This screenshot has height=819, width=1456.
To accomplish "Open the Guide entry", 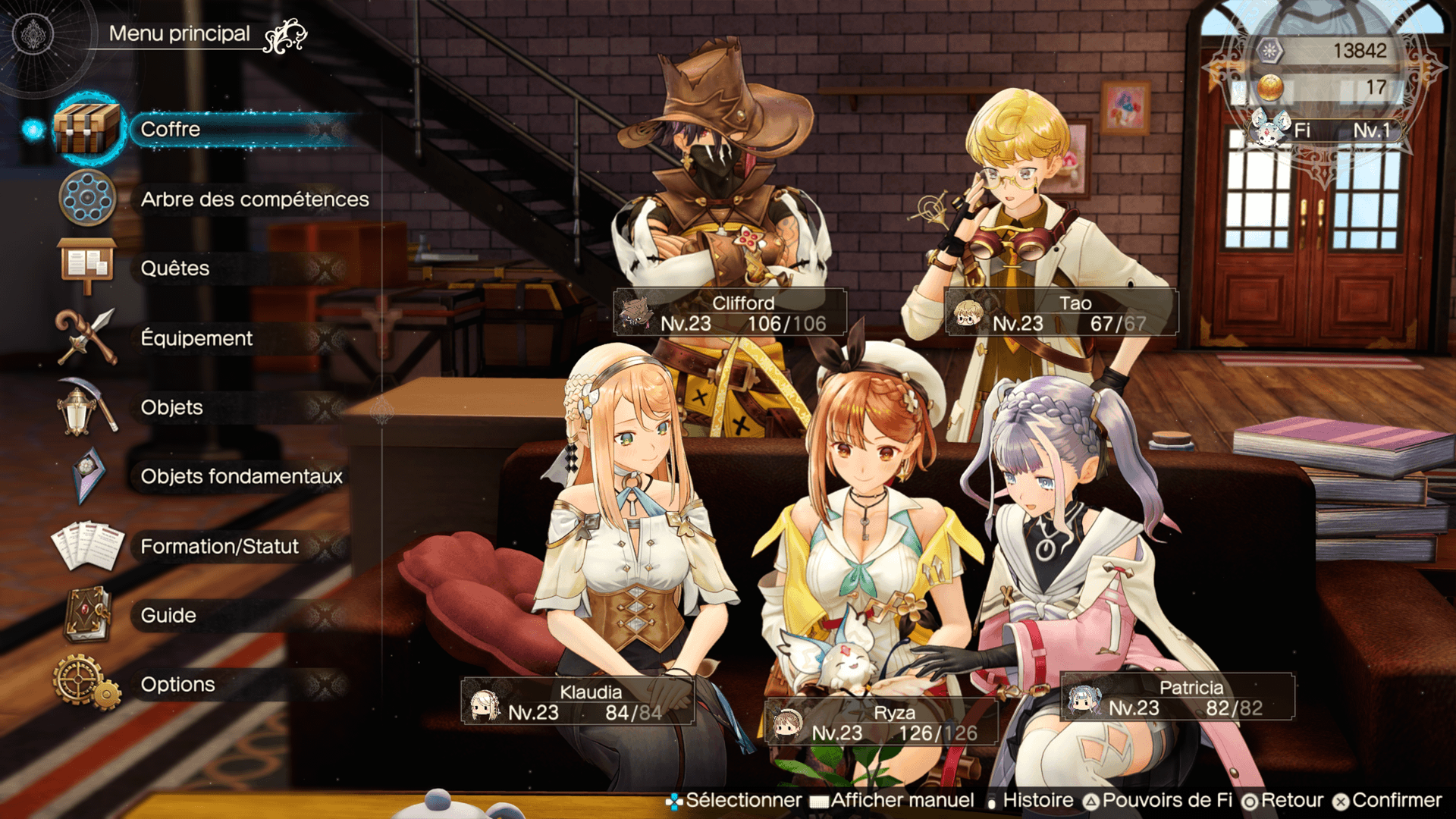I will 168,615.
